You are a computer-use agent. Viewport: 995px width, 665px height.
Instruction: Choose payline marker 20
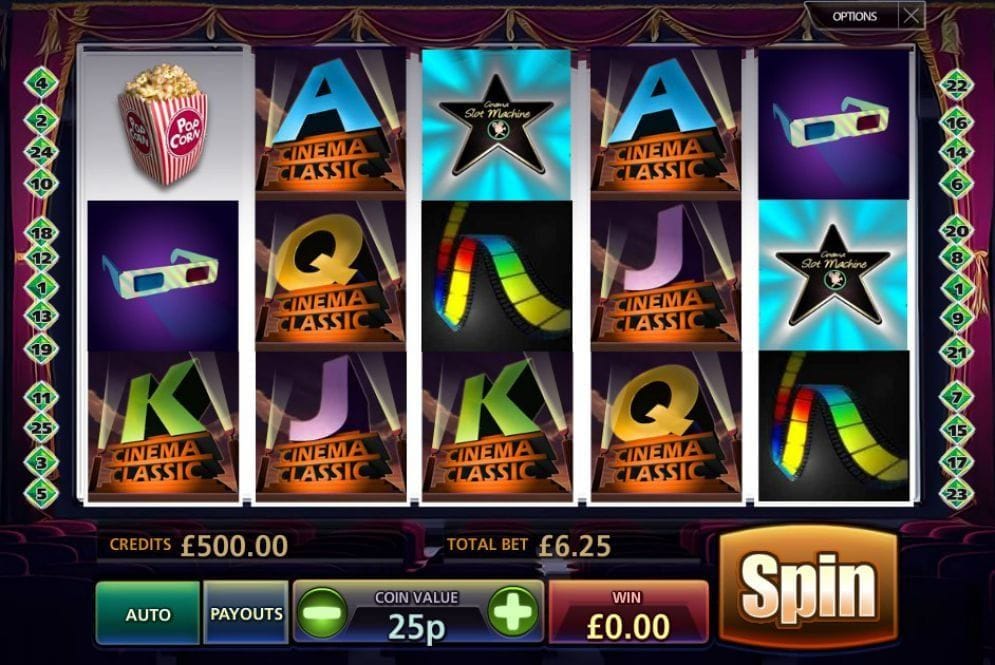point(955,231)
